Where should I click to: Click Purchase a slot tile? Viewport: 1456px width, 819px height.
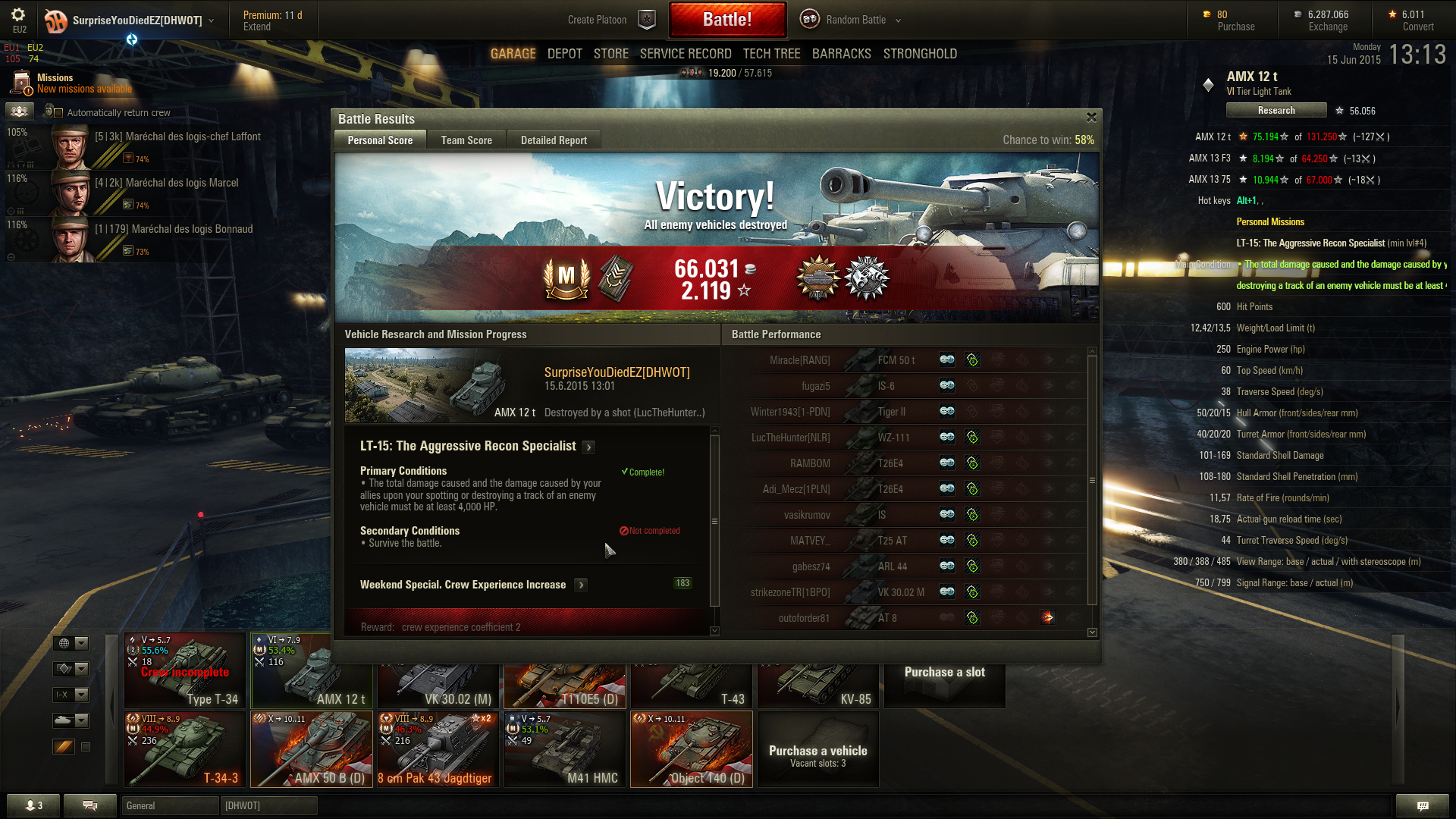point(944,673)
